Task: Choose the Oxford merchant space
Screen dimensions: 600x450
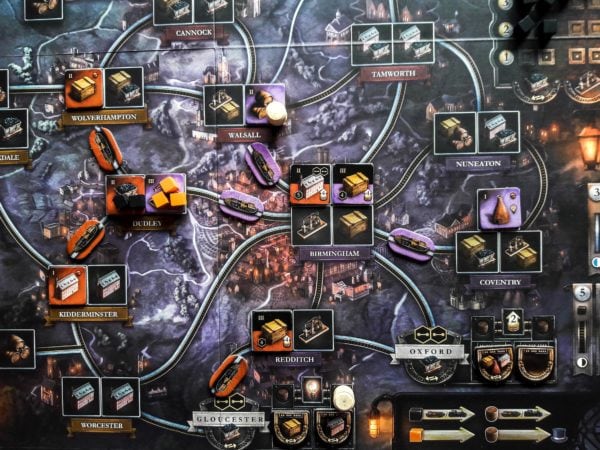Action: pos(431,353)
